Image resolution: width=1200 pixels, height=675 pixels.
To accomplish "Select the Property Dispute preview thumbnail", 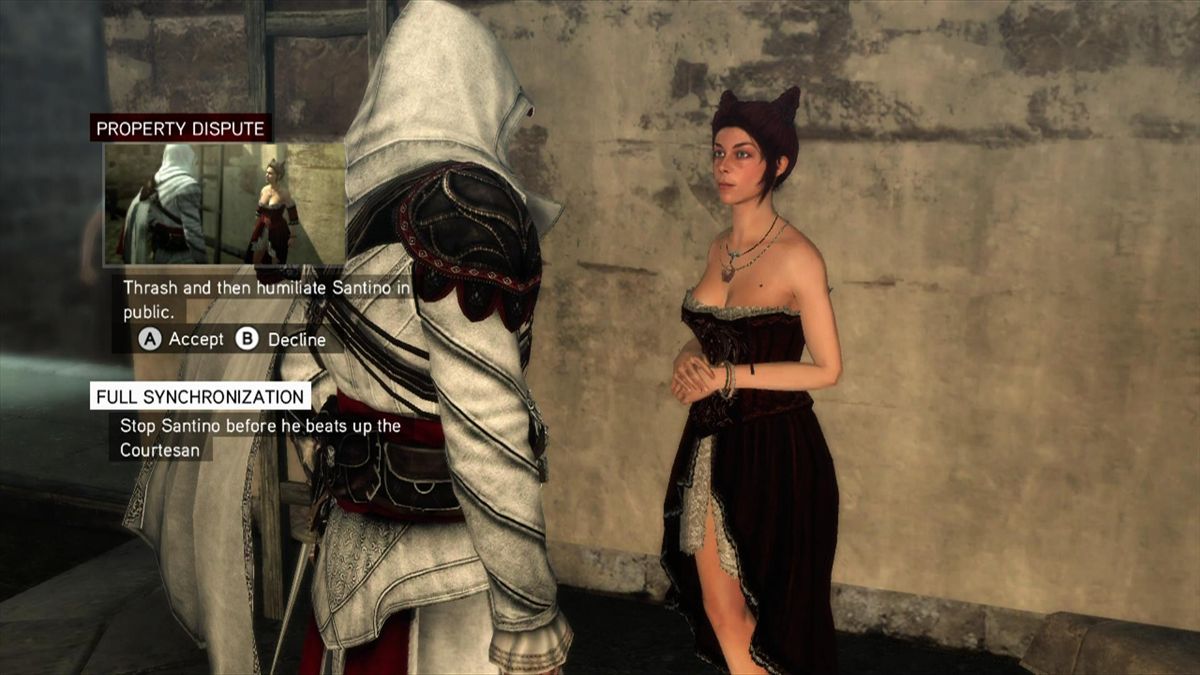I will tap(224, 204).
